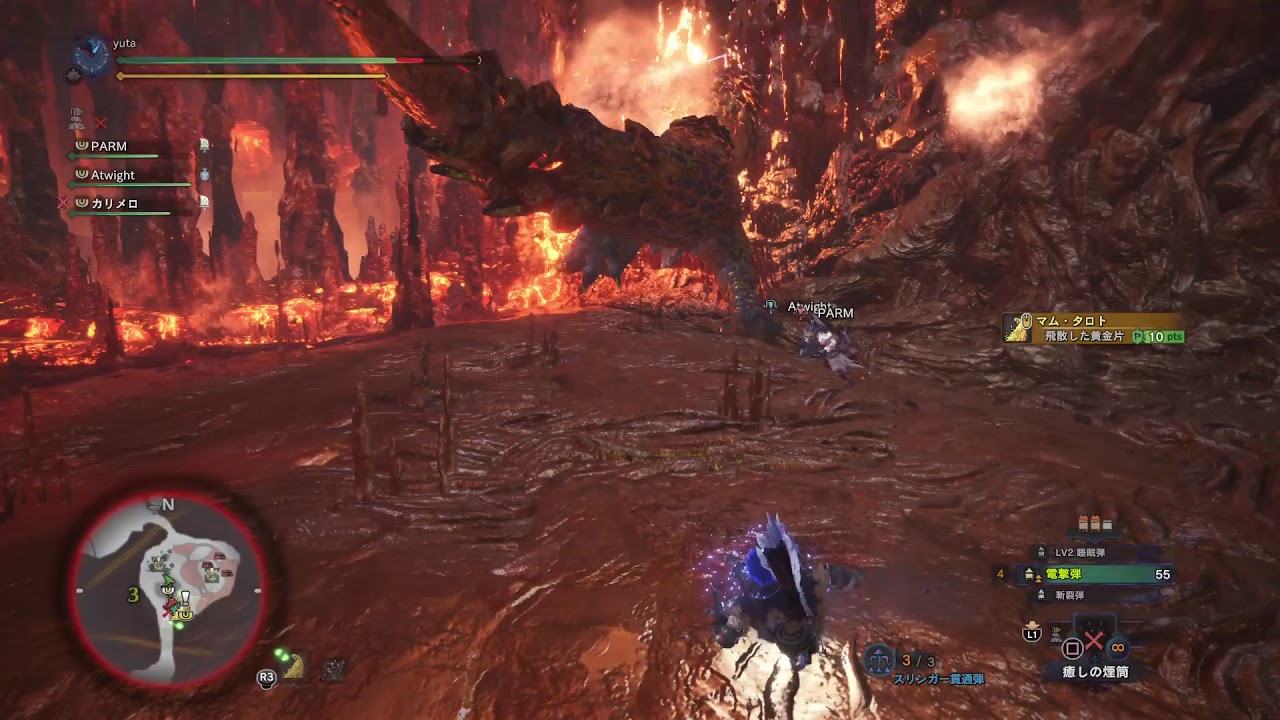The image size is (1280, 720).
Task: Select party member Atwight in the list
Action: point(112,176)
